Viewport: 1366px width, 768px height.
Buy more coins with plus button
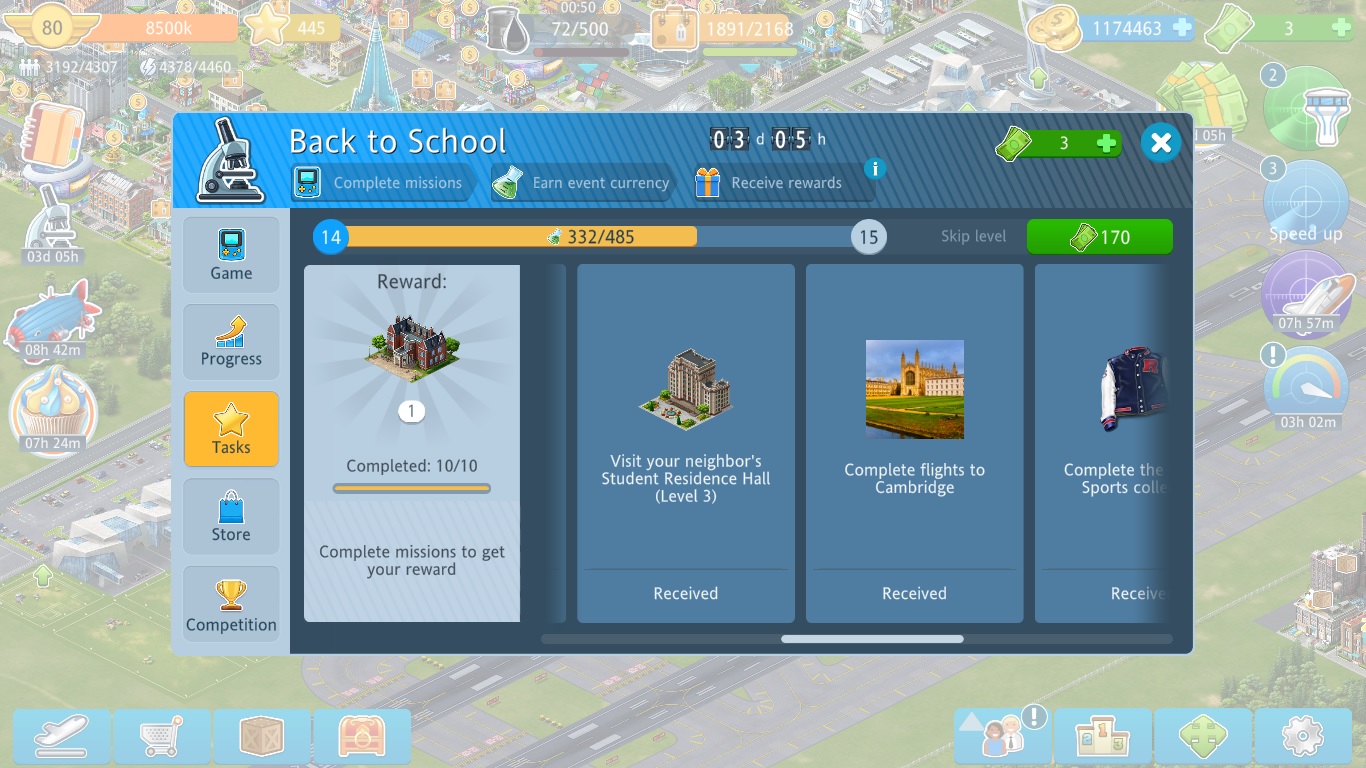pos(1182,28)
